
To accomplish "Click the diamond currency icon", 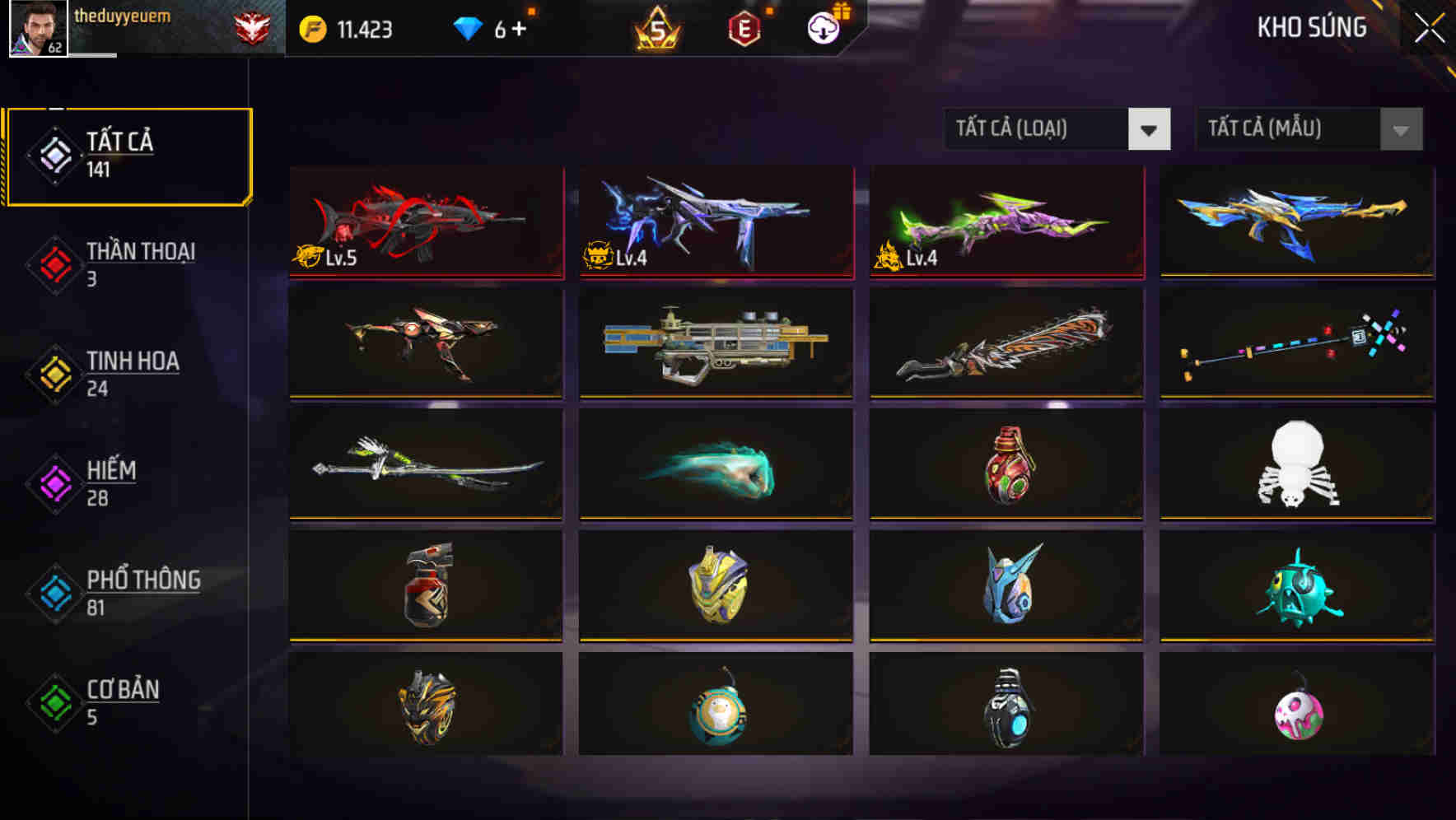I will pos(468,27).
